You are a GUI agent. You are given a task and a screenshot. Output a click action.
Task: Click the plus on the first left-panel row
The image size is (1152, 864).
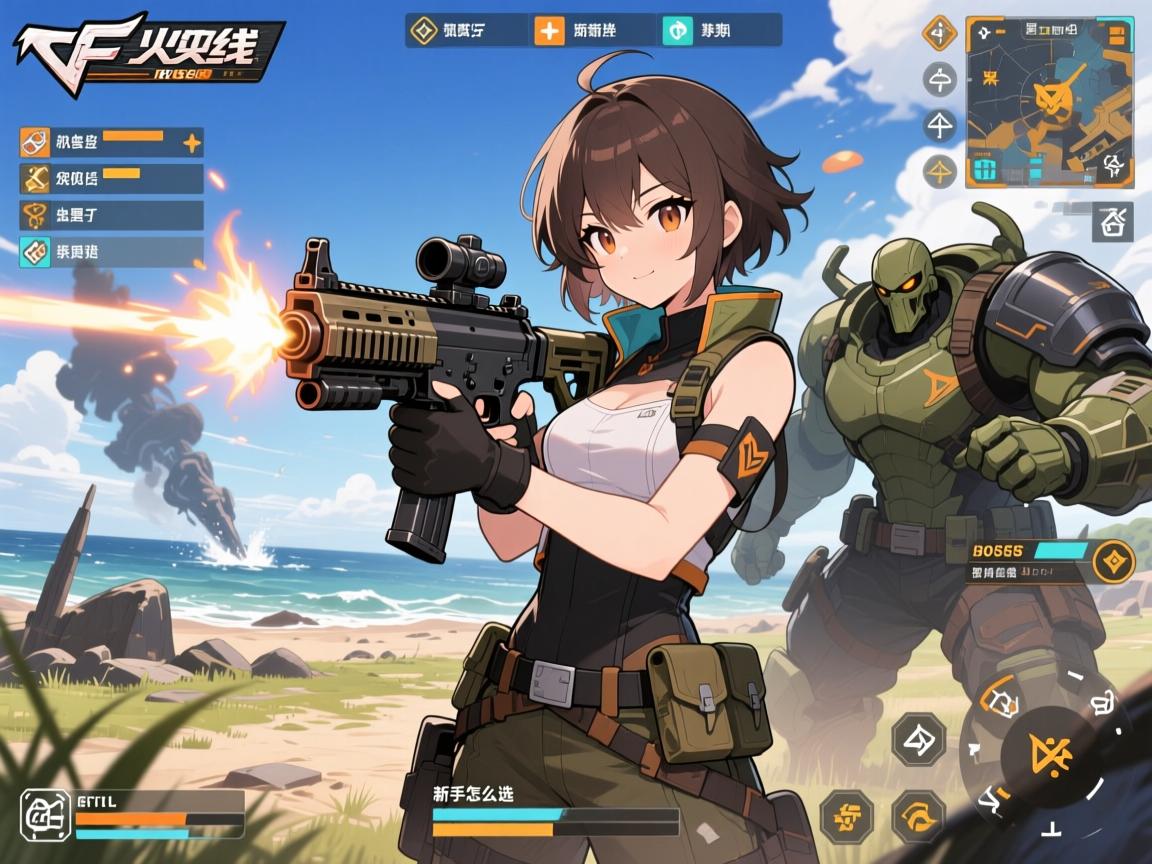[x=191, y=143]
